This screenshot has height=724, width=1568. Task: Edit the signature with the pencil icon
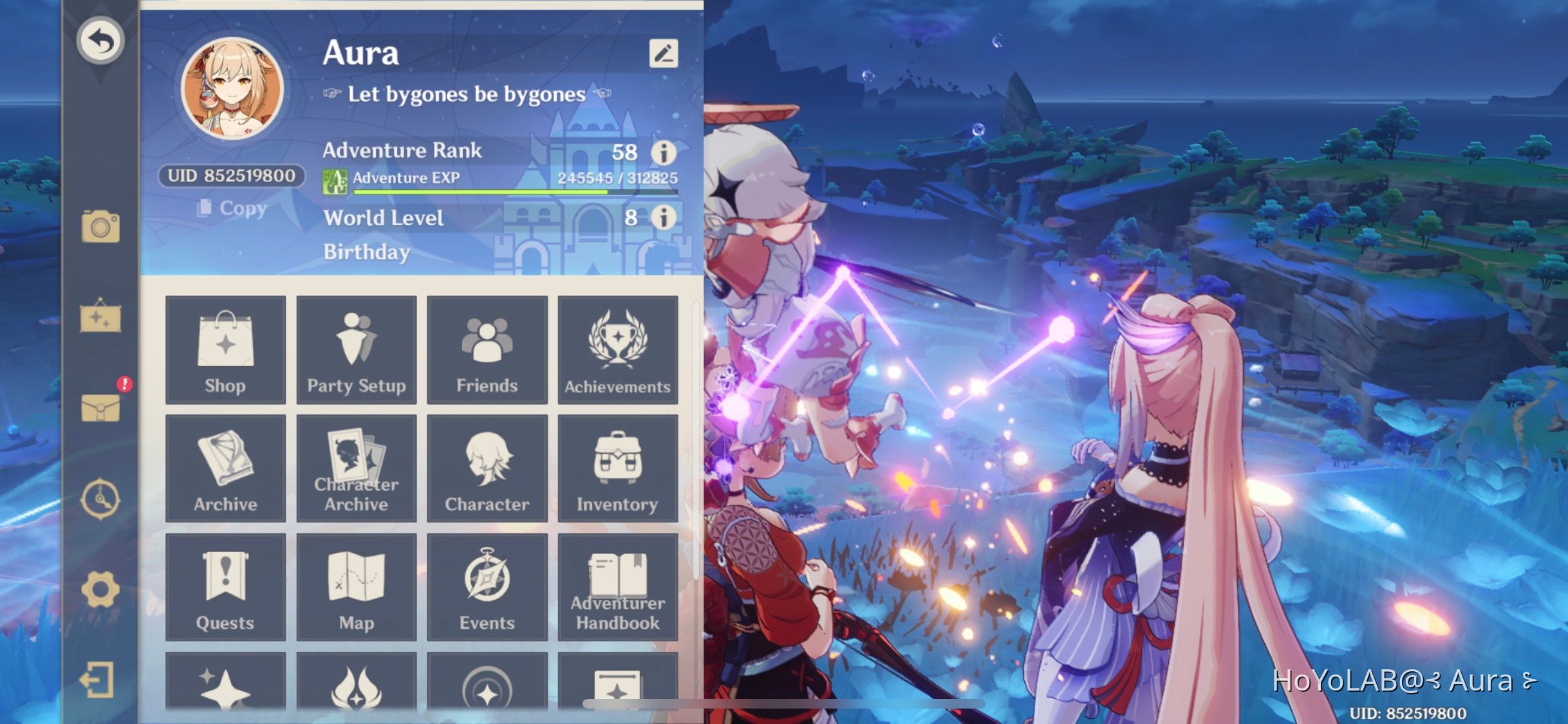666,53
